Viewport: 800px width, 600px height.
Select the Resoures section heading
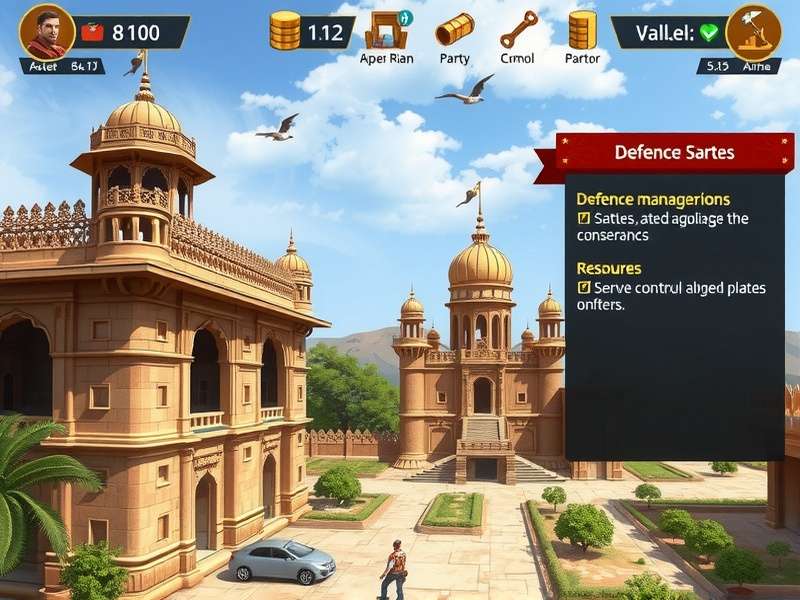[x=609, y=268]
